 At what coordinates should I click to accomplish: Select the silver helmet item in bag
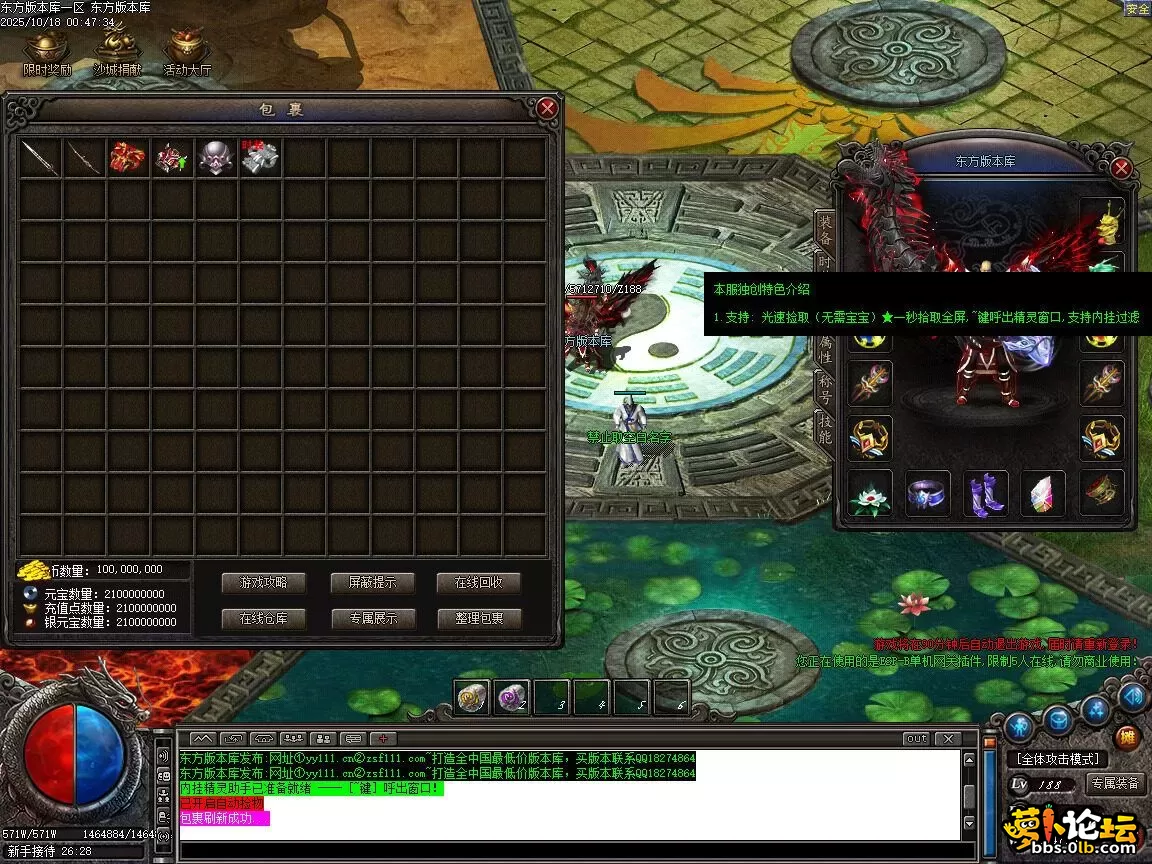pyautogui.click(x=216, y=158)
